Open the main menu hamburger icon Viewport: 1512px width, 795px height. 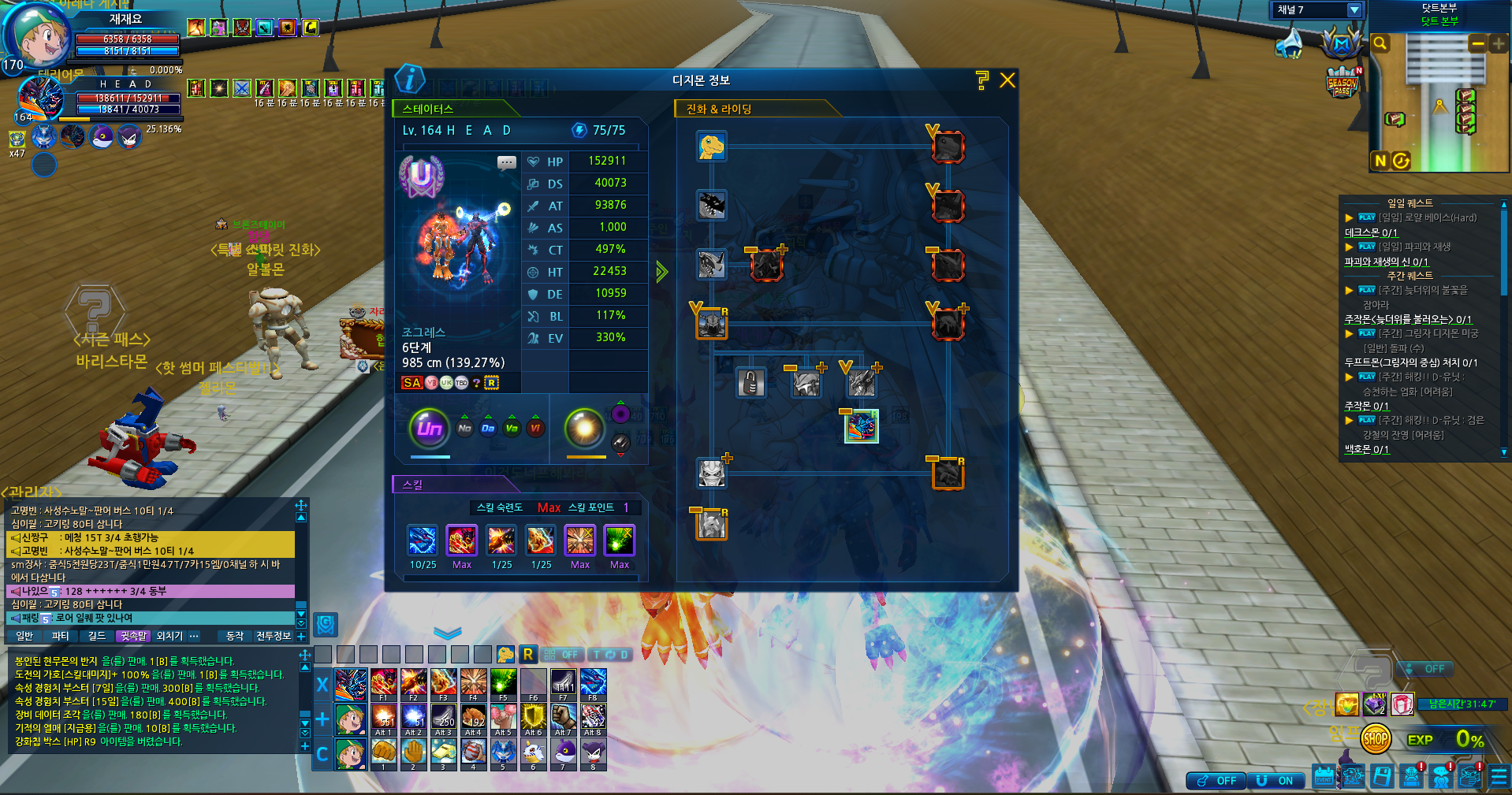[1499, 777]
